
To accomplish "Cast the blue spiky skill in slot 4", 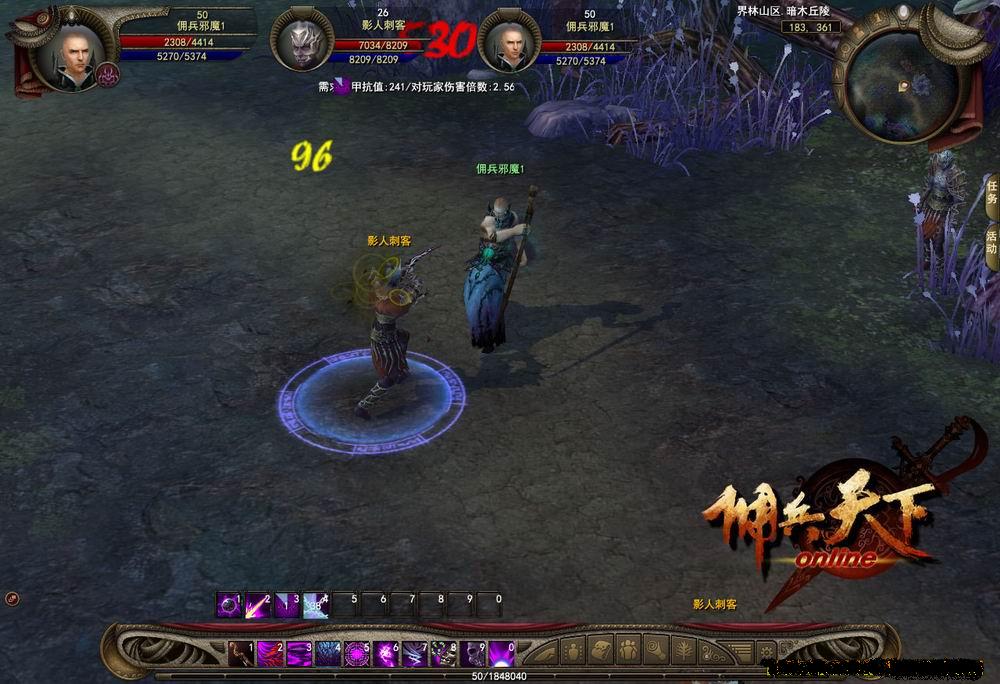I will tap(327, 654).
